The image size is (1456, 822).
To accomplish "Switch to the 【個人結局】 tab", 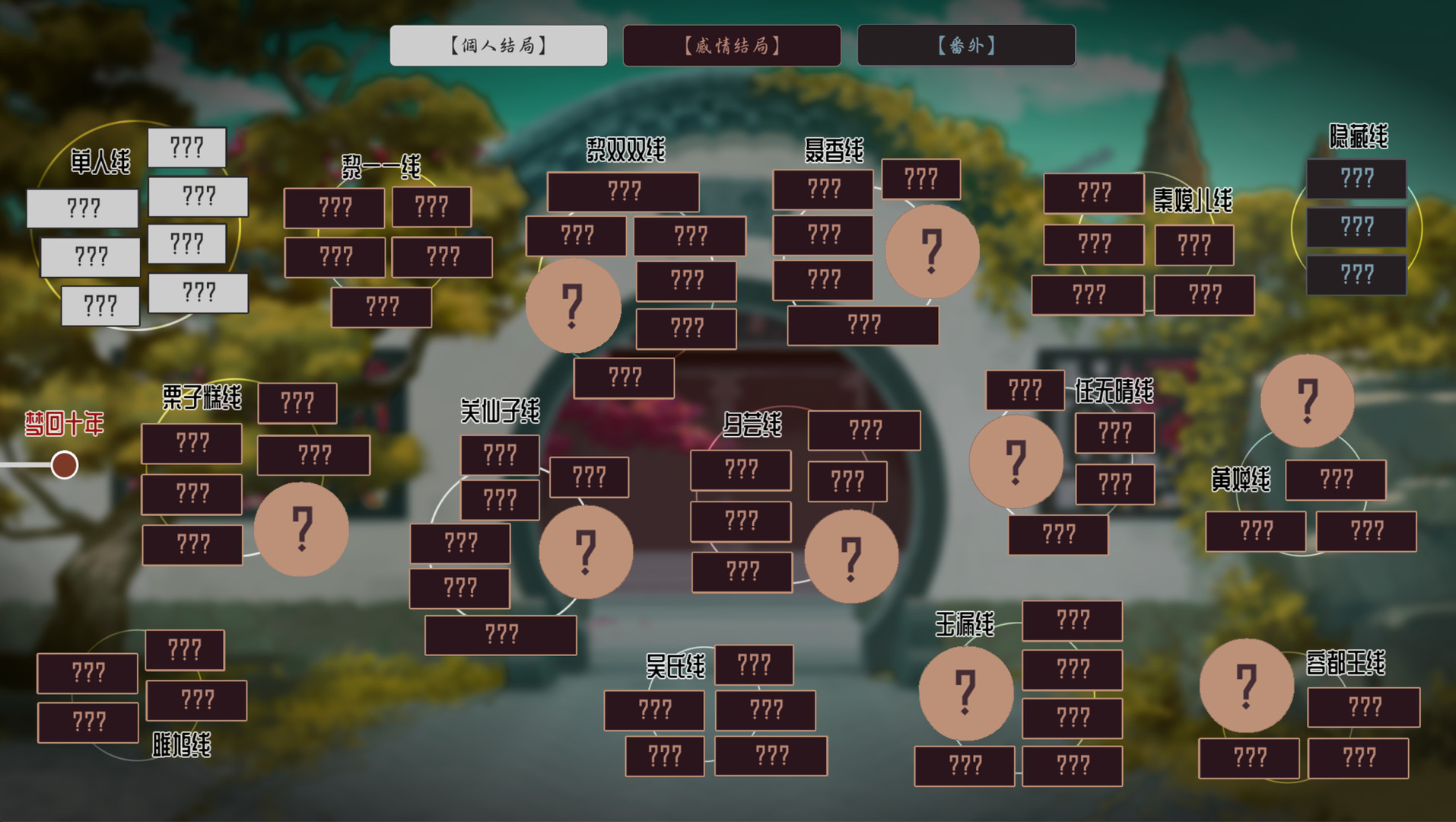I will [498, 46].
